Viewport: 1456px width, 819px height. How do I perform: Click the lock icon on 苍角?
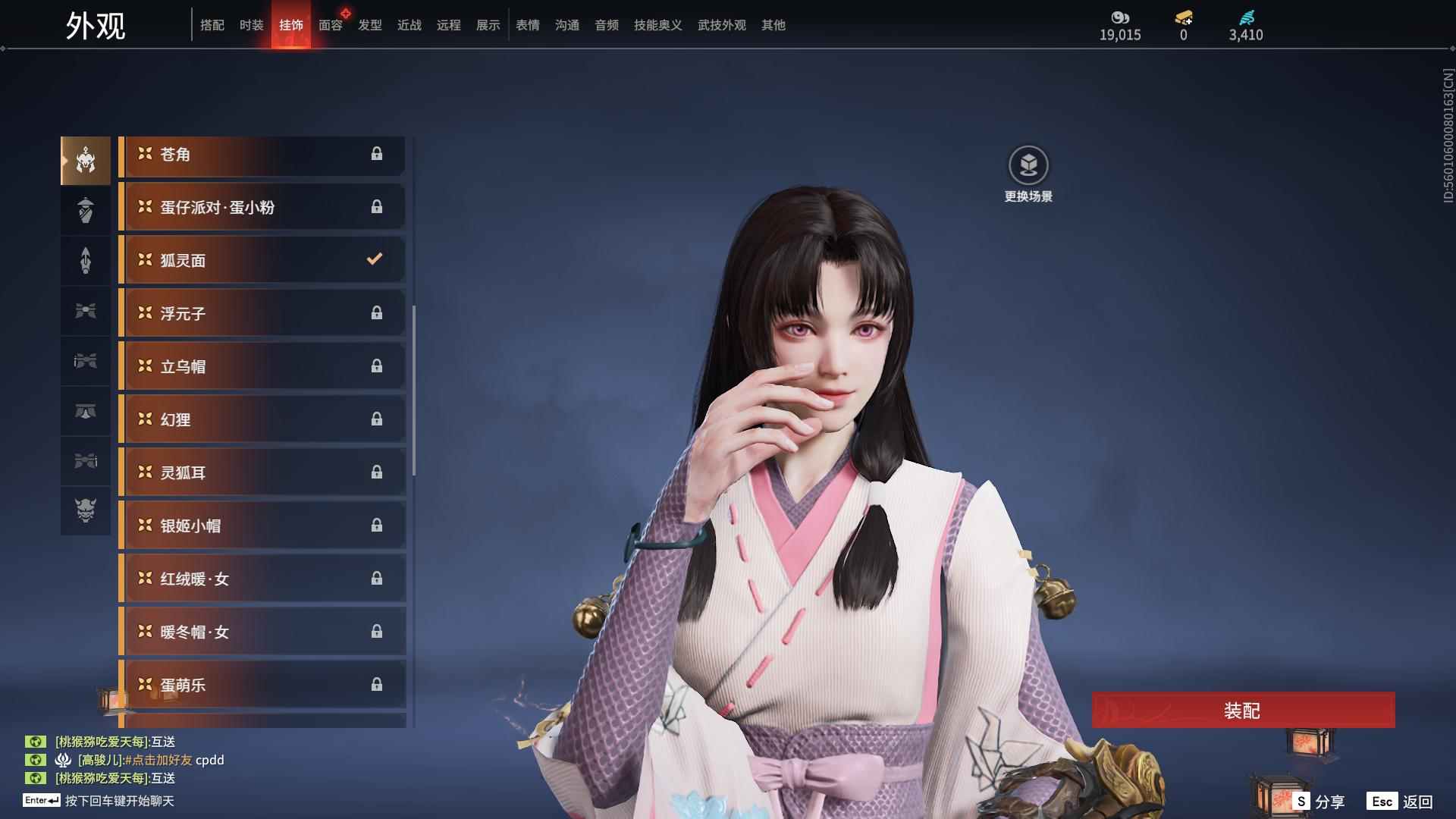click(377, 154)
